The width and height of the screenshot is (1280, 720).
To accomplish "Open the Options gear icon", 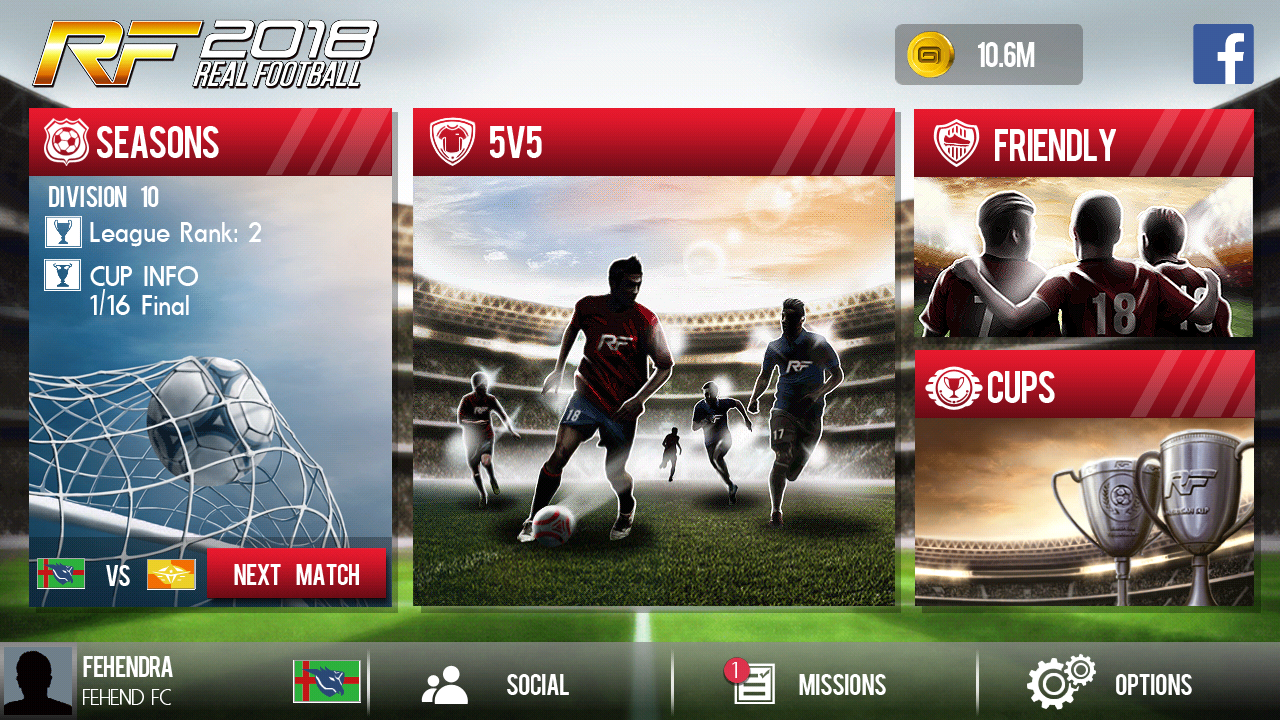I will click(x=1058, y=683).
